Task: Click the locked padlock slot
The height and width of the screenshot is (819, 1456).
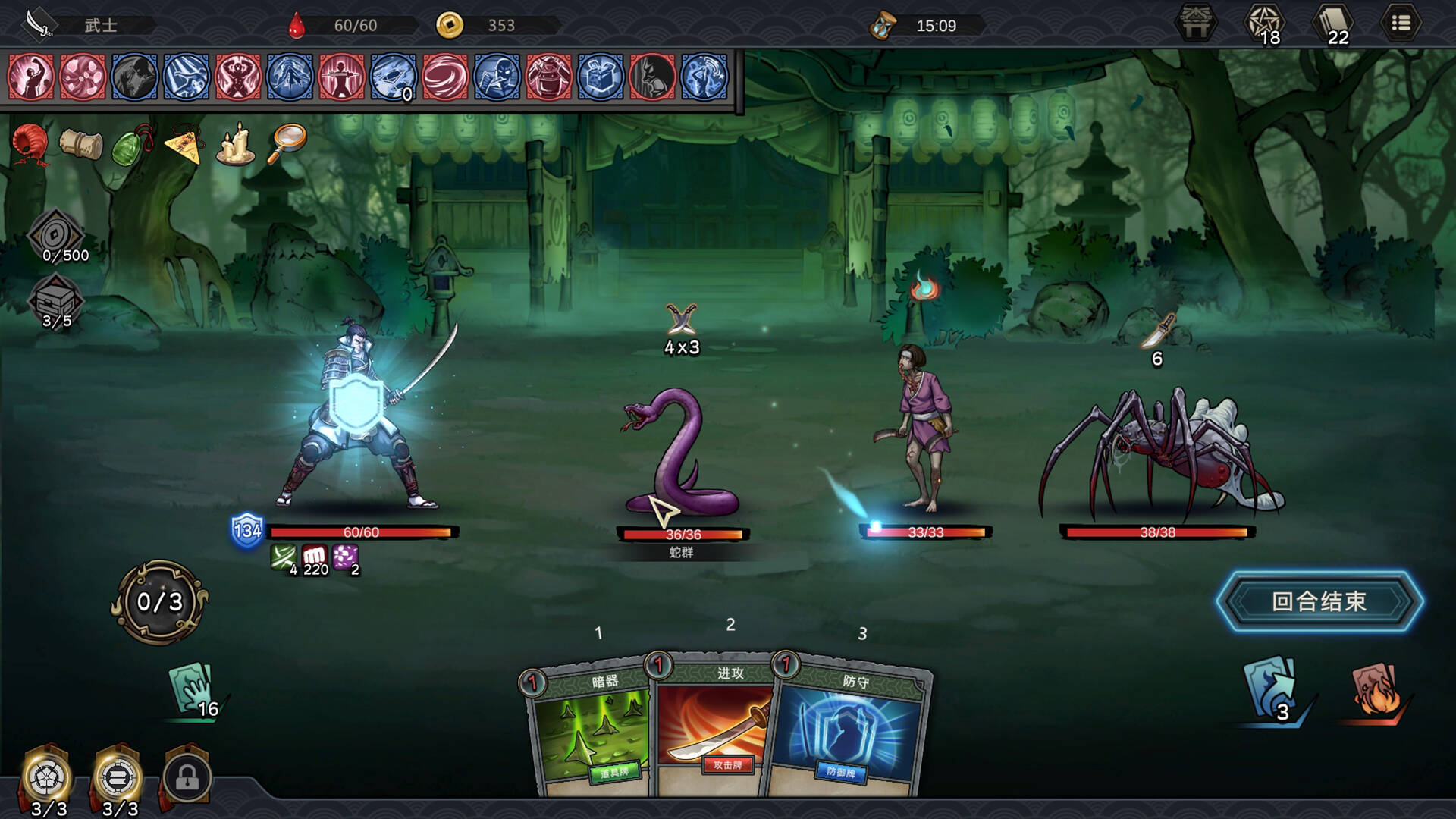Action: point(187,777)
